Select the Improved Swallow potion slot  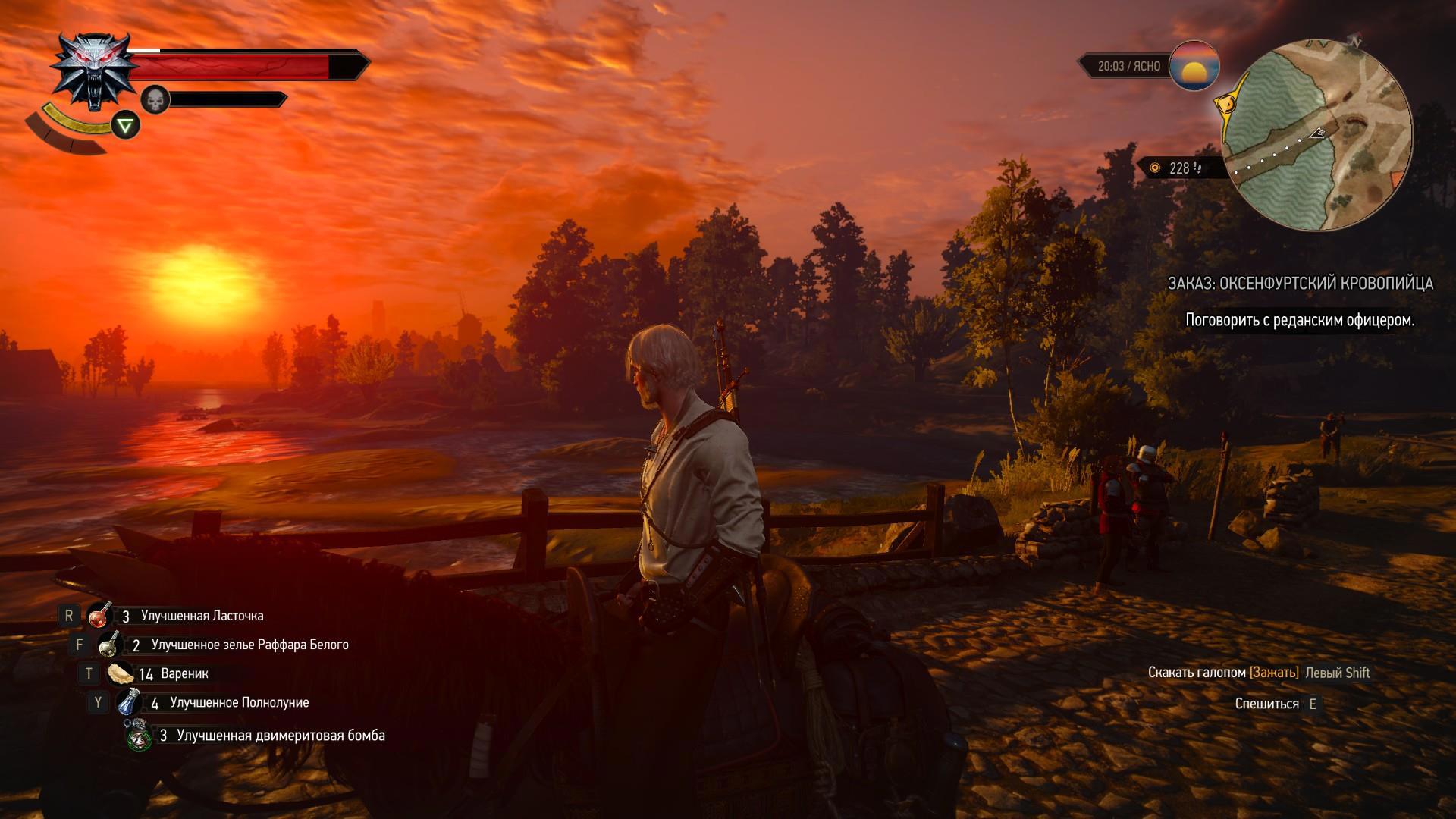[99, 617]
